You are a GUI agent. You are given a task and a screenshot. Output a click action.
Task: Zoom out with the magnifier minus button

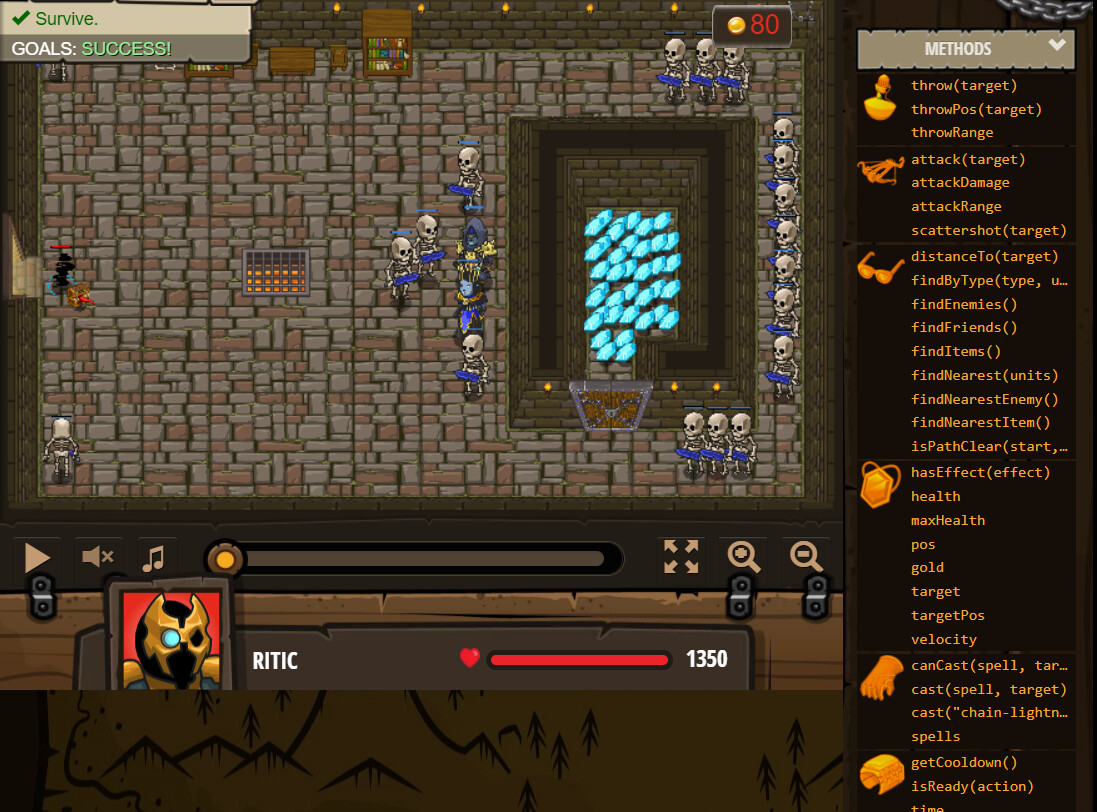tap(806, 556)
